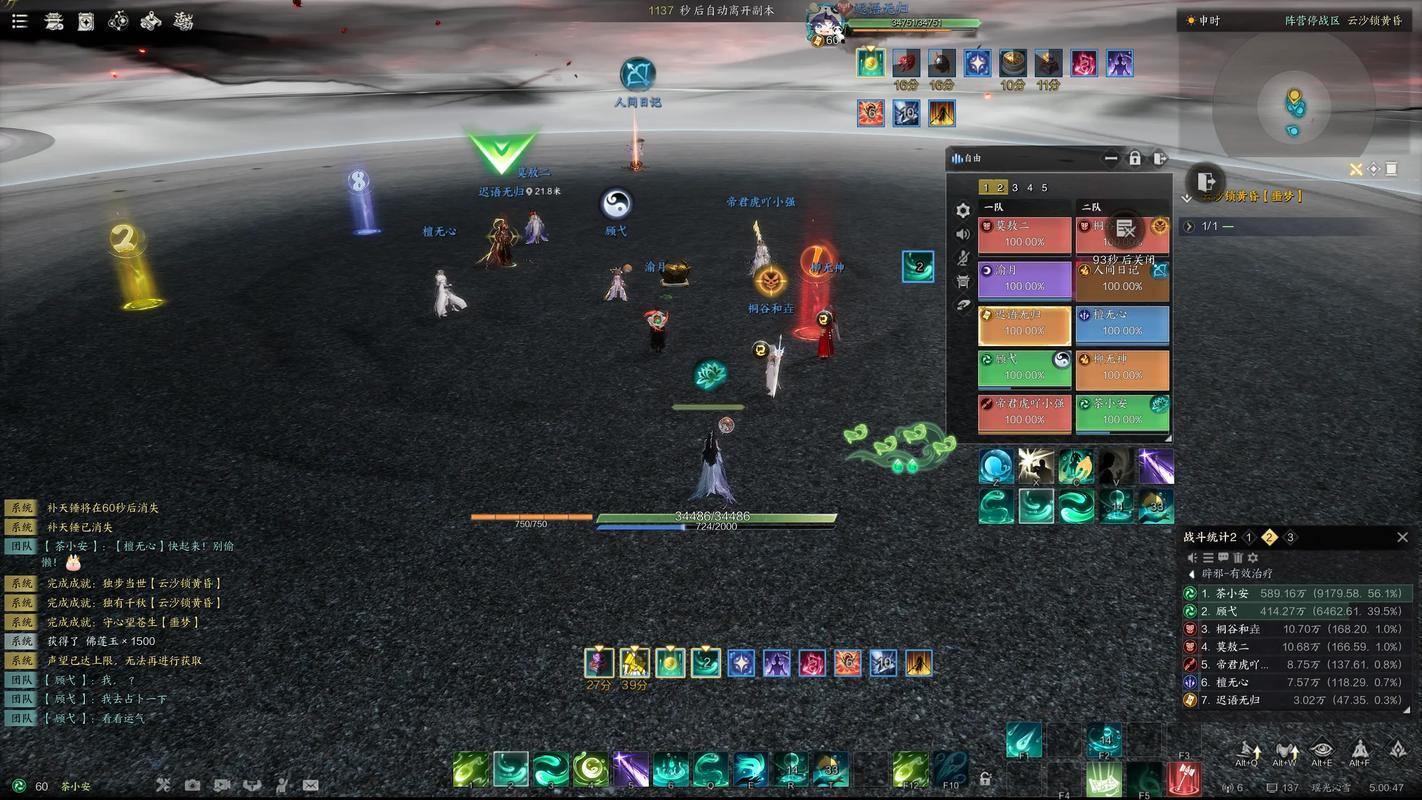Open combat stats gear settings
The height and width of the screenshot is (800, 1422).
click(x=1253, y=558)
